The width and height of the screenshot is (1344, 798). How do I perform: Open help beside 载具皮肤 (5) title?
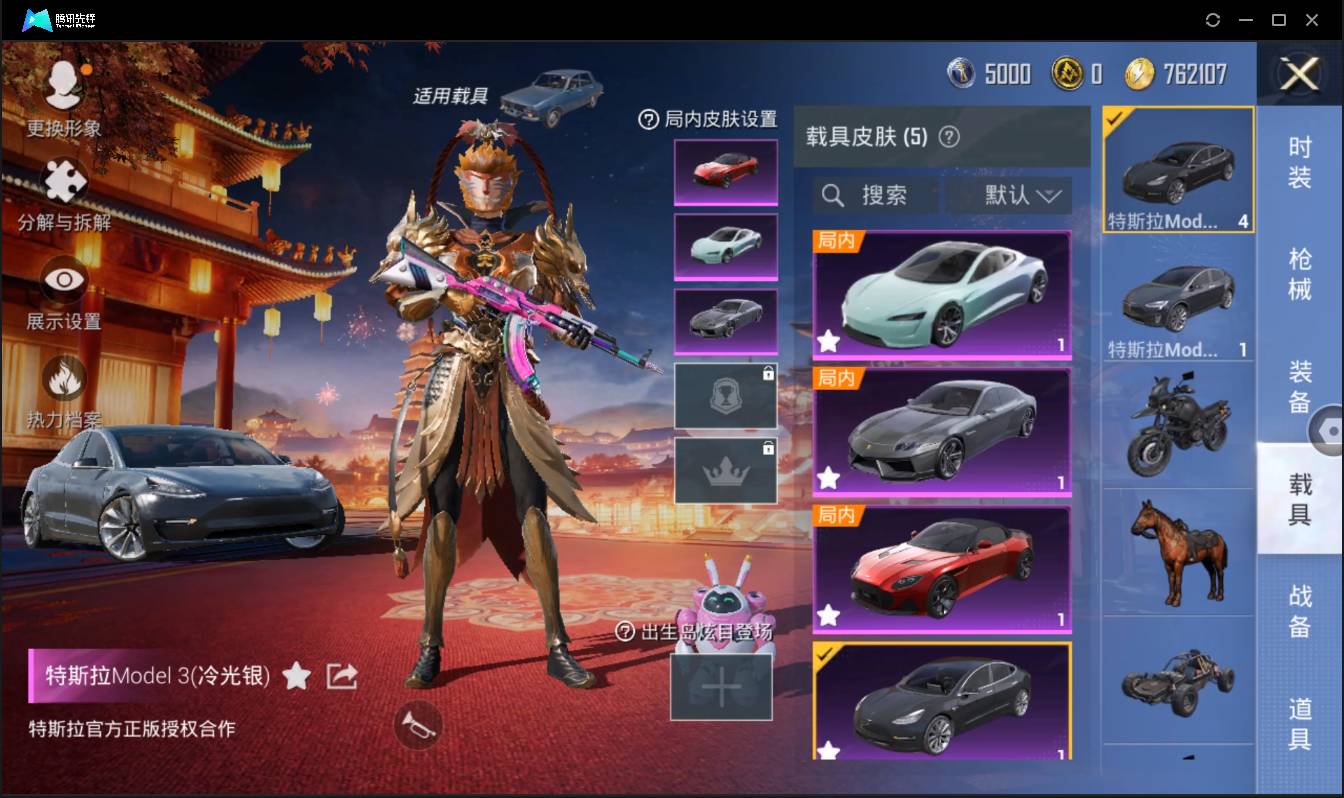pyautogui.click(x=950, y=137)
